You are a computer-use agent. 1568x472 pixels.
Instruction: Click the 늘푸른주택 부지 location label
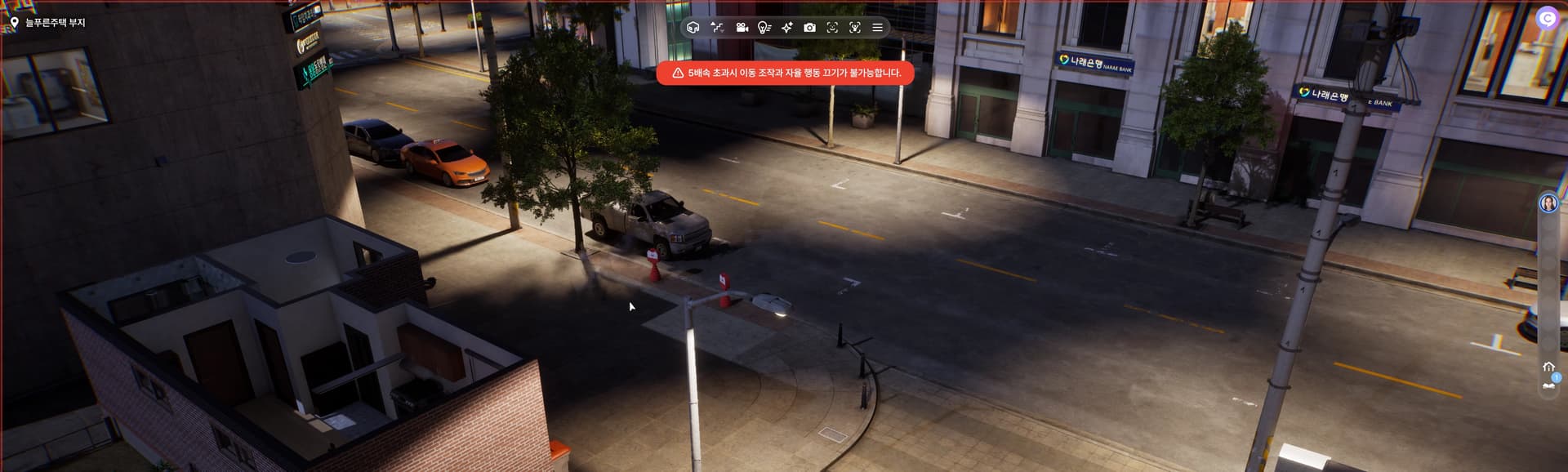point(55,23)
